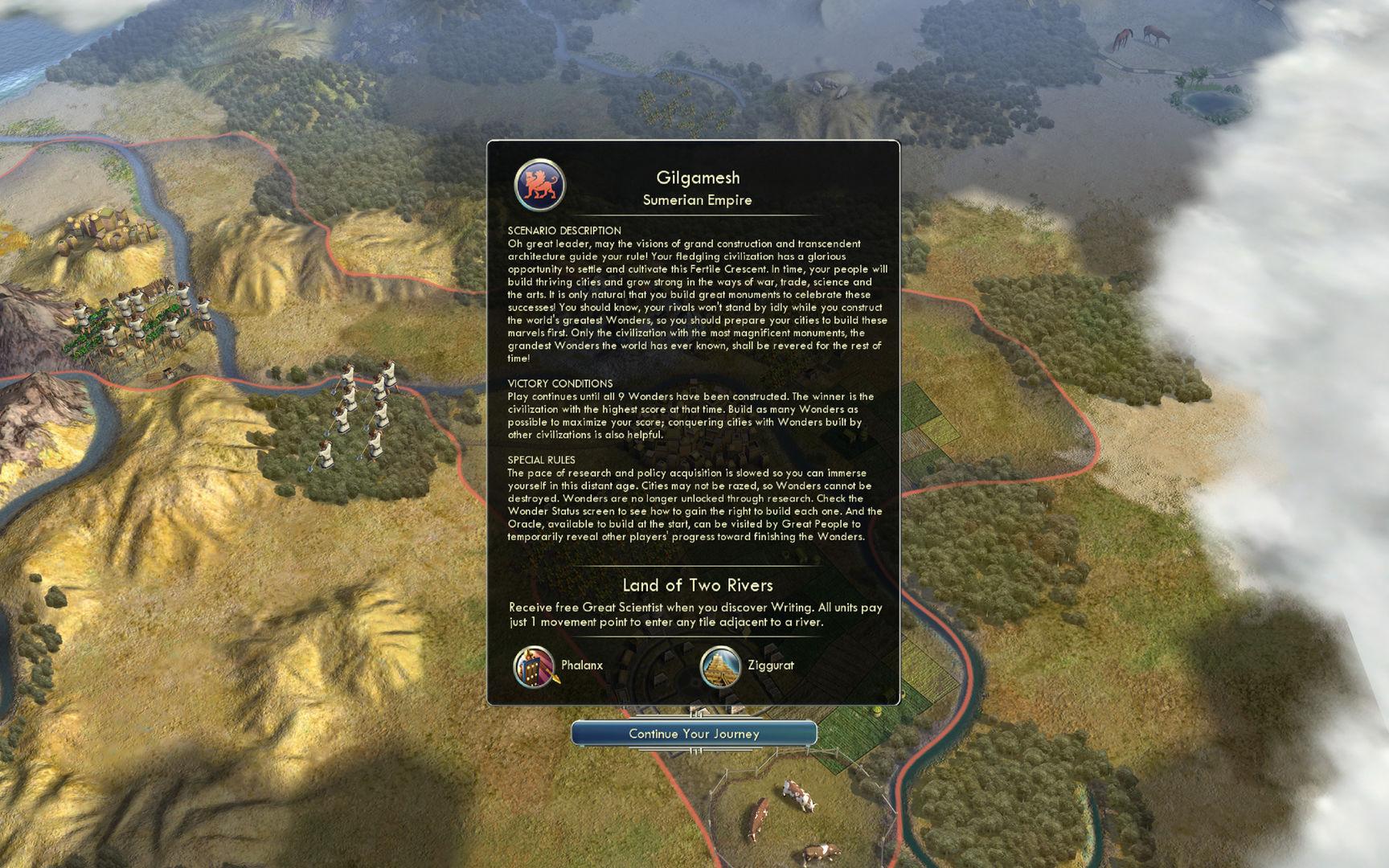1389x868 pixels.
Task: Click the divider line above Land of Two Rivers
Action: click(696, 565)
